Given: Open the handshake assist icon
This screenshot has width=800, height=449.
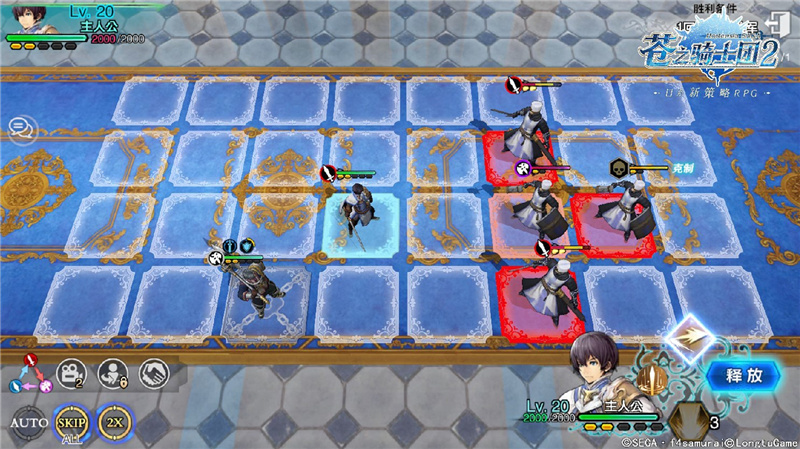Looking at the screenshot, I should (153, 373).
